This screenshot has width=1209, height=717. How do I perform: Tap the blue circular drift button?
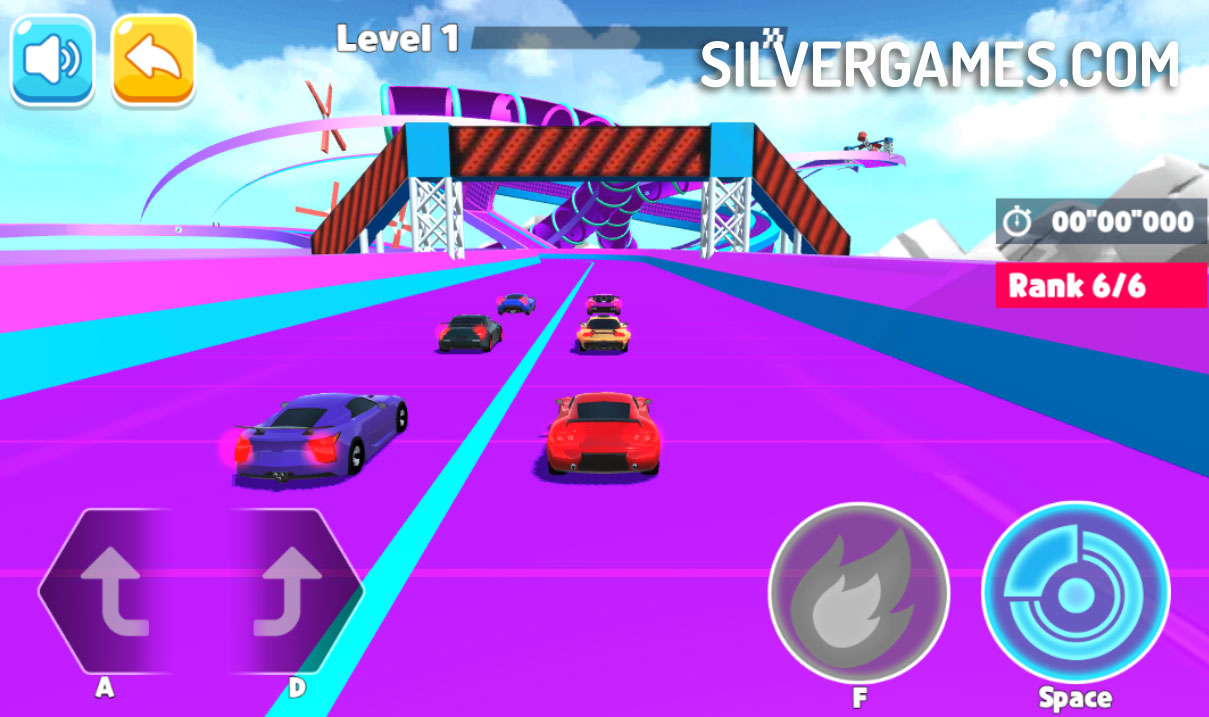pos(1075,593)
